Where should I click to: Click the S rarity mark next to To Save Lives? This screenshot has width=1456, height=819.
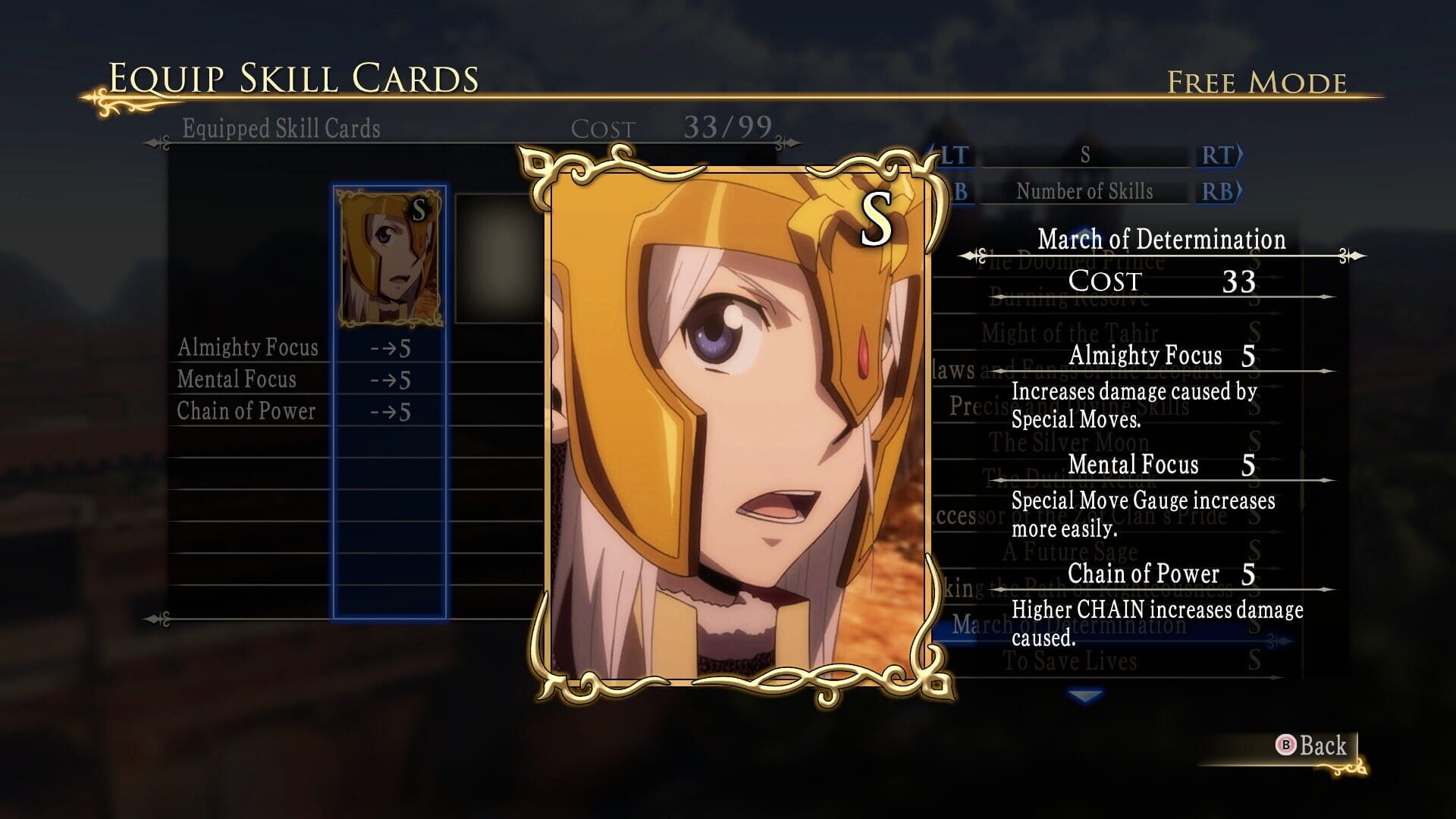click(1255, 660)
